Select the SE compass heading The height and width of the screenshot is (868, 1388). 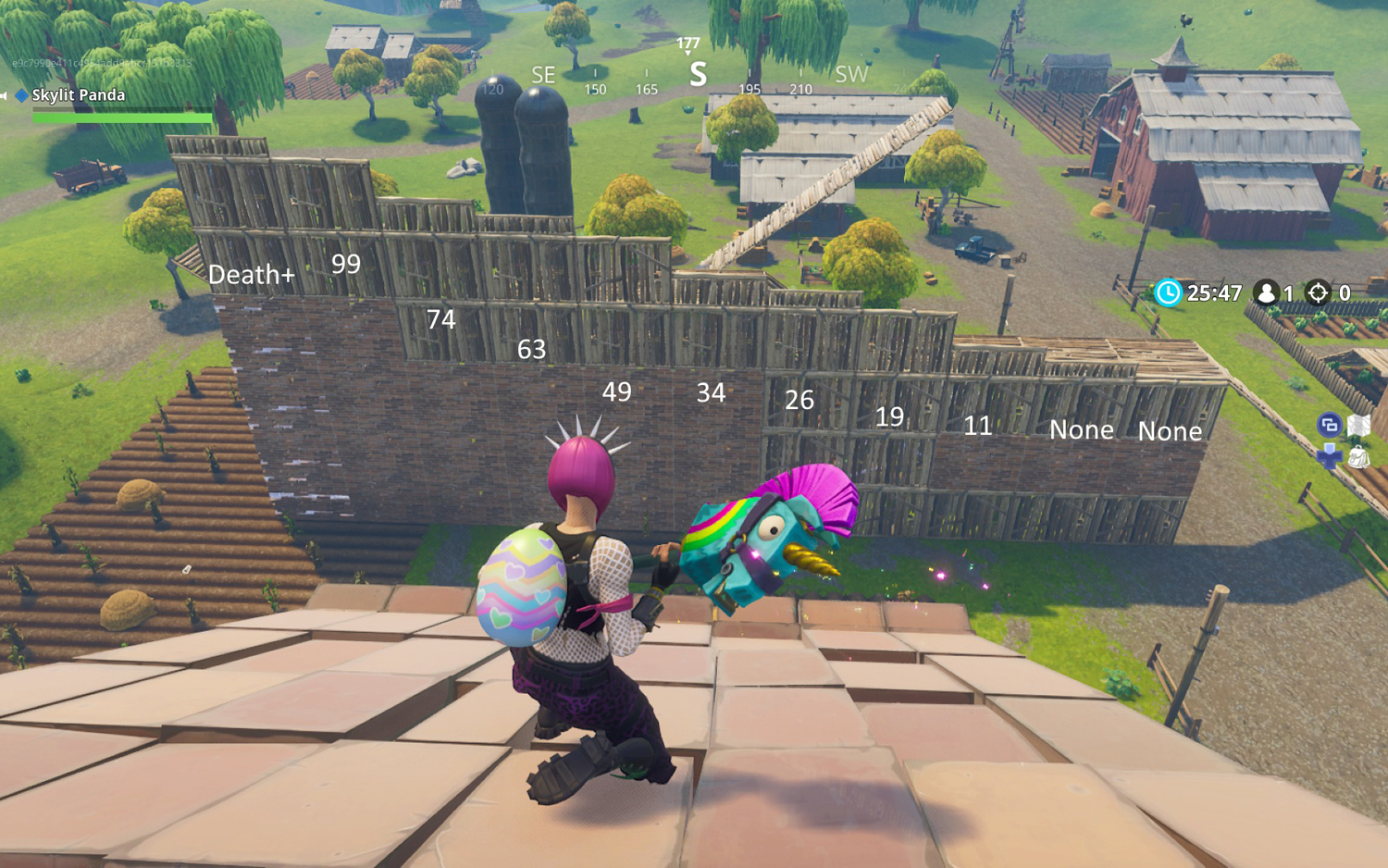(542, 75)
